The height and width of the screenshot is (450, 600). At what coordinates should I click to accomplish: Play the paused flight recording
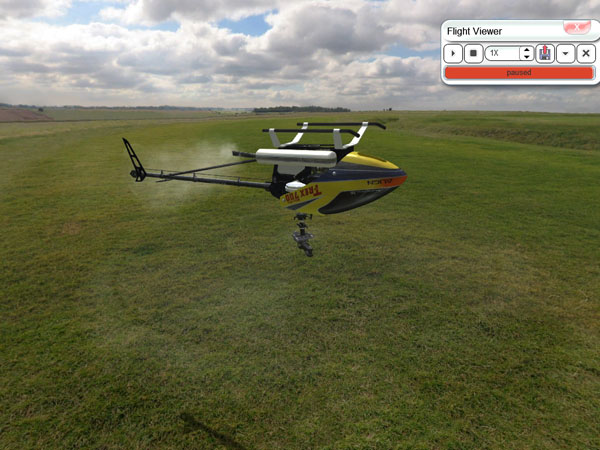454,53
